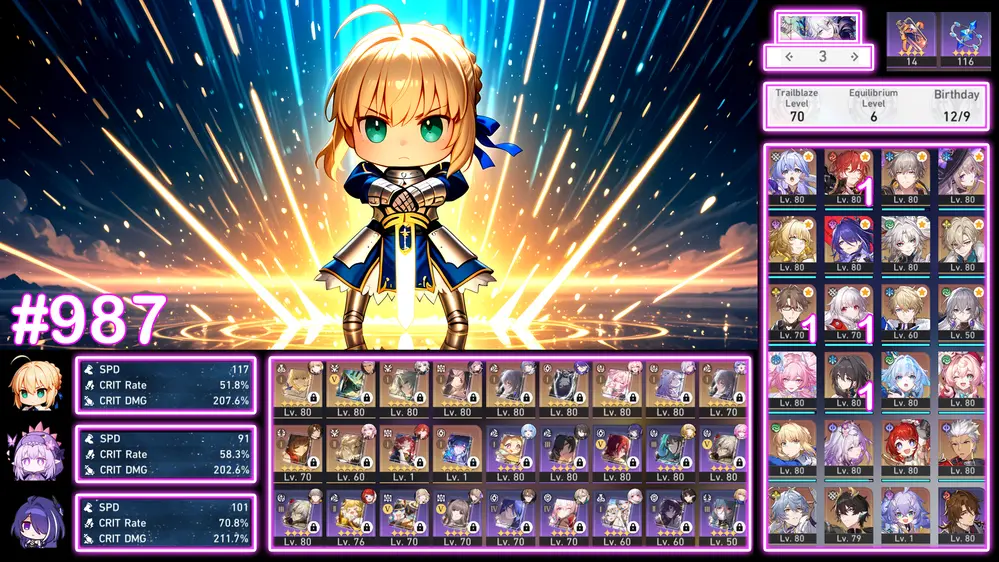Pick the blond character portrait marked Lv. 60

[905, 310]
